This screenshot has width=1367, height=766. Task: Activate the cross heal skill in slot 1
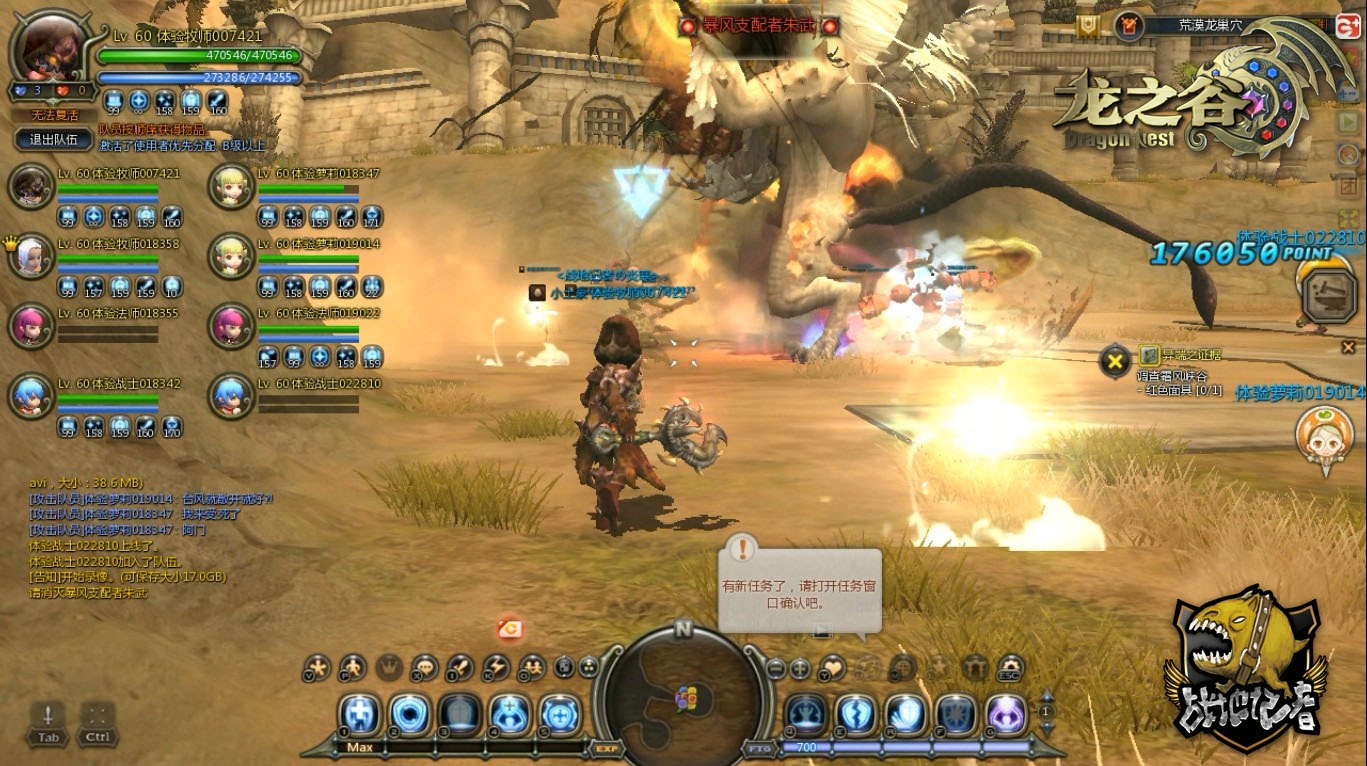(360, 714)
